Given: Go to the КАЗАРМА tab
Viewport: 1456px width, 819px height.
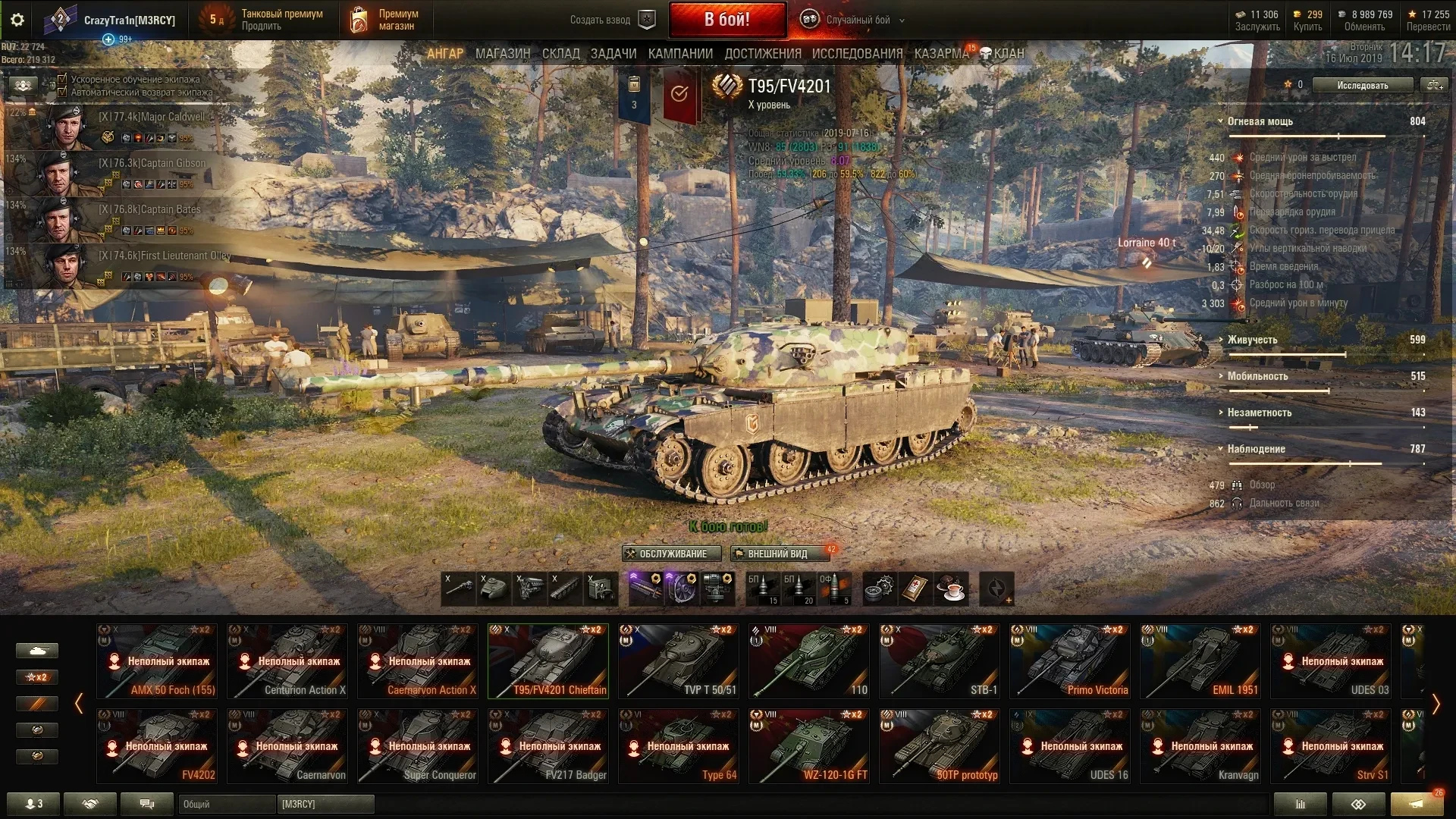Looking at the screenshot, I should [941, 54].
